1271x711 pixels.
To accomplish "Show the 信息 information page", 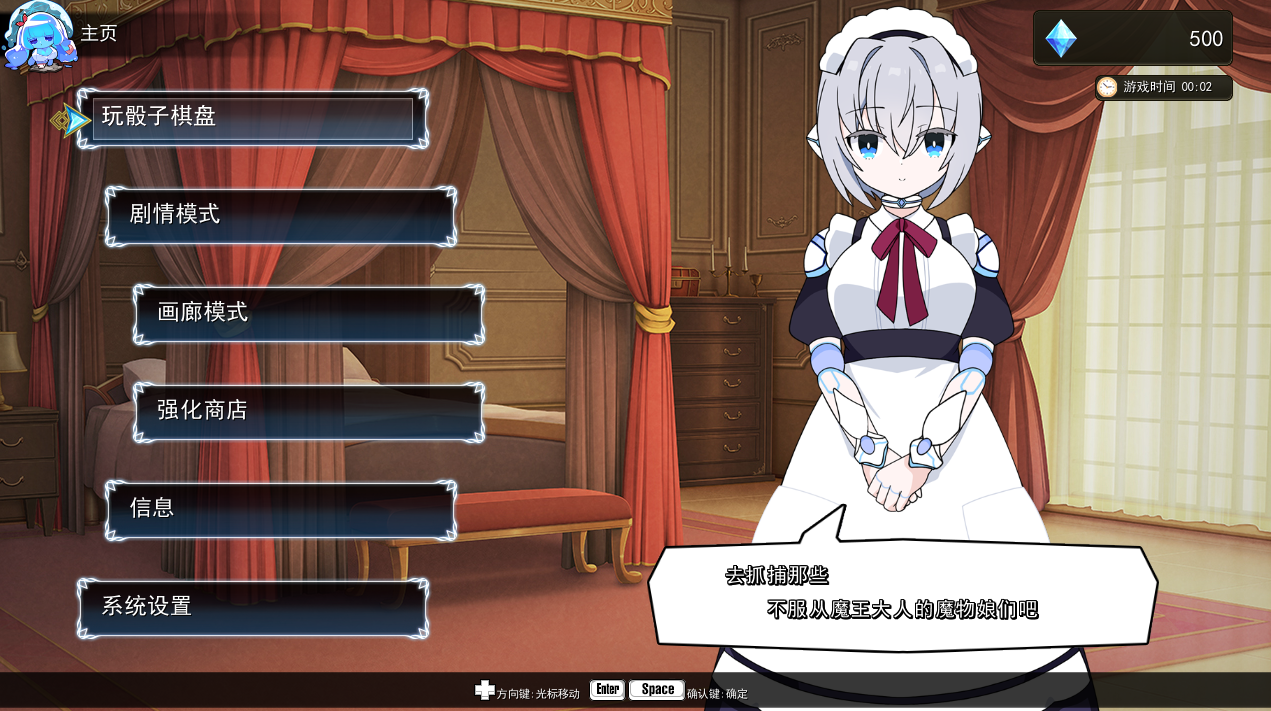I will (280, 510).
